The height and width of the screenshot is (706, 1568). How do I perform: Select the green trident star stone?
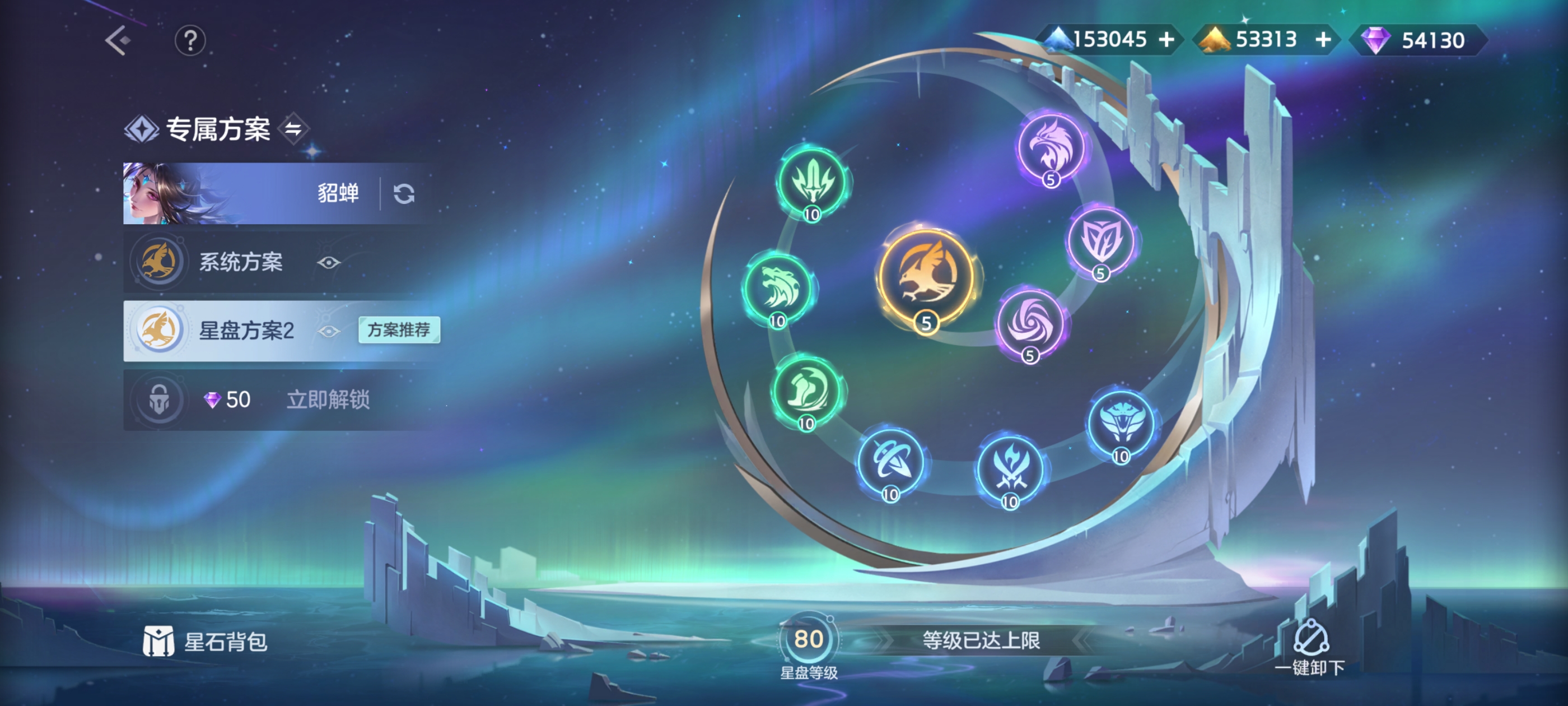pos(812,182)
